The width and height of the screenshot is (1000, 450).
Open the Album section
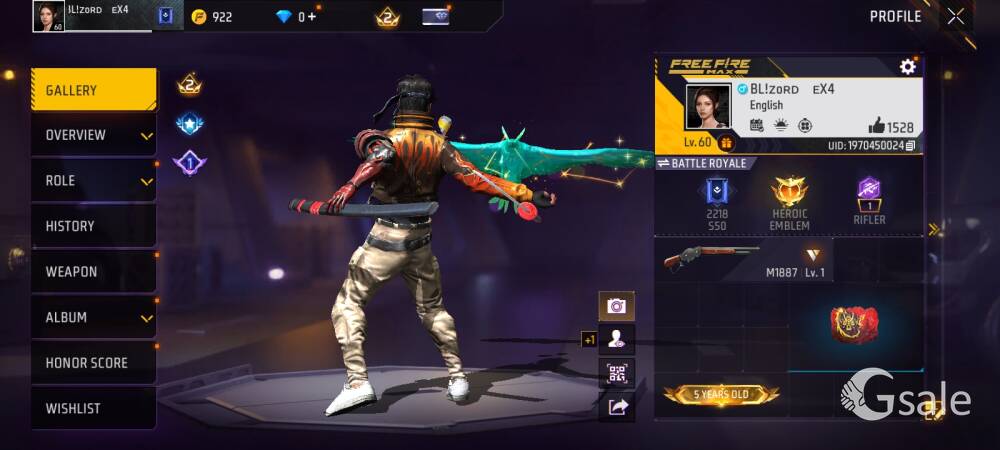(93, 317)
